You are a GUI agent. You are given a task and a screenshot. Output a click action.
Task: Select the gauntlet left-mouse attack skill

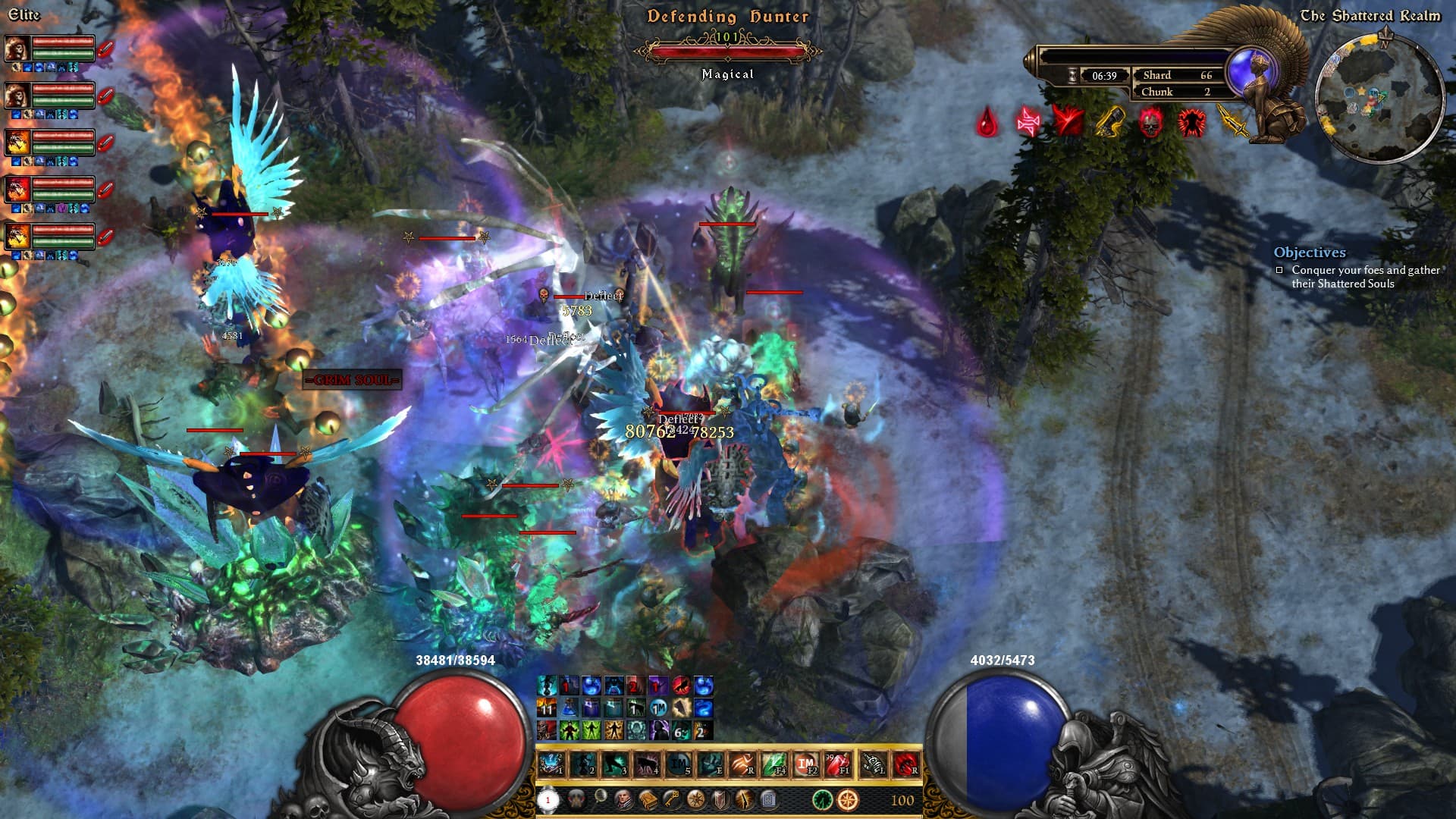pyautogui.click(x=873, y=764)
